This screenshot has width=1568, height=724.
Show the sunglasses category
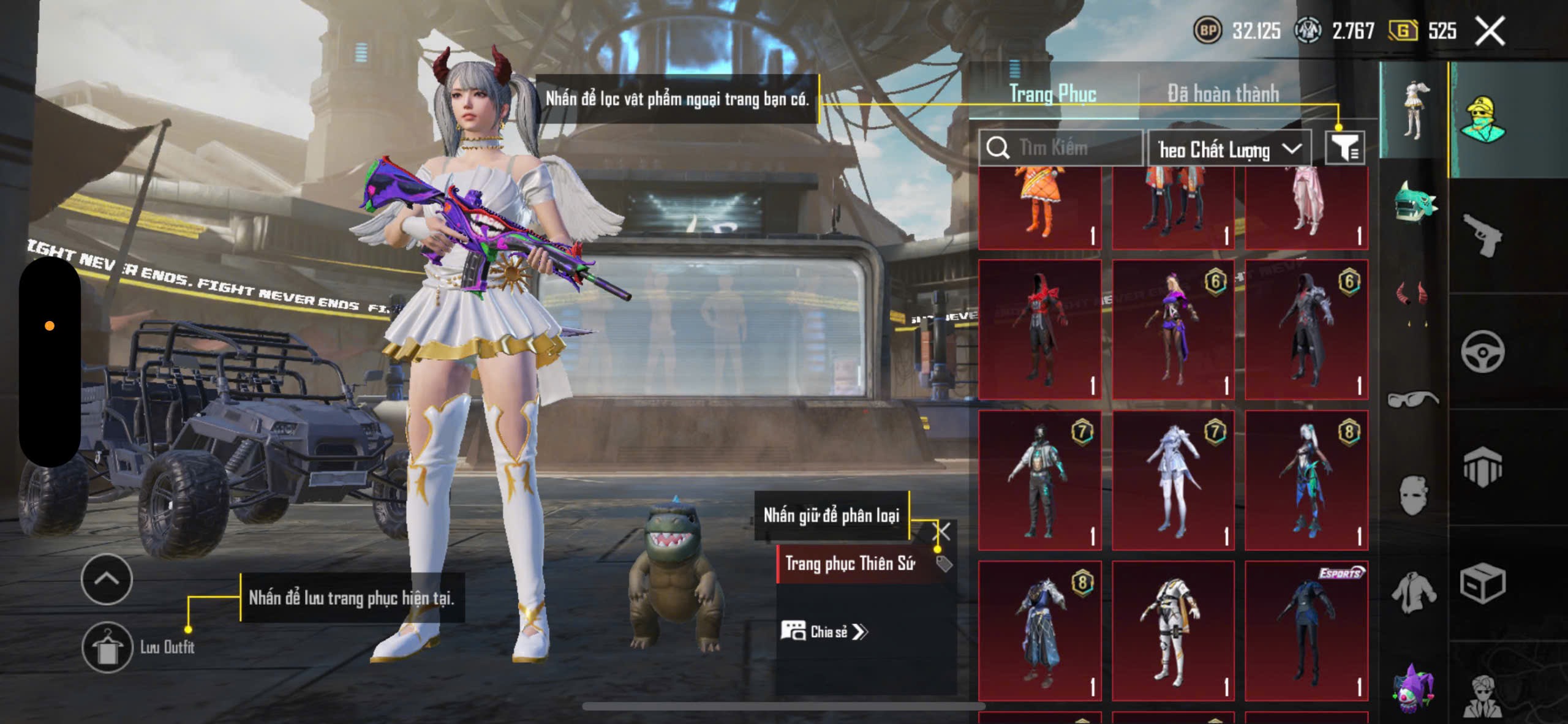1414,399
